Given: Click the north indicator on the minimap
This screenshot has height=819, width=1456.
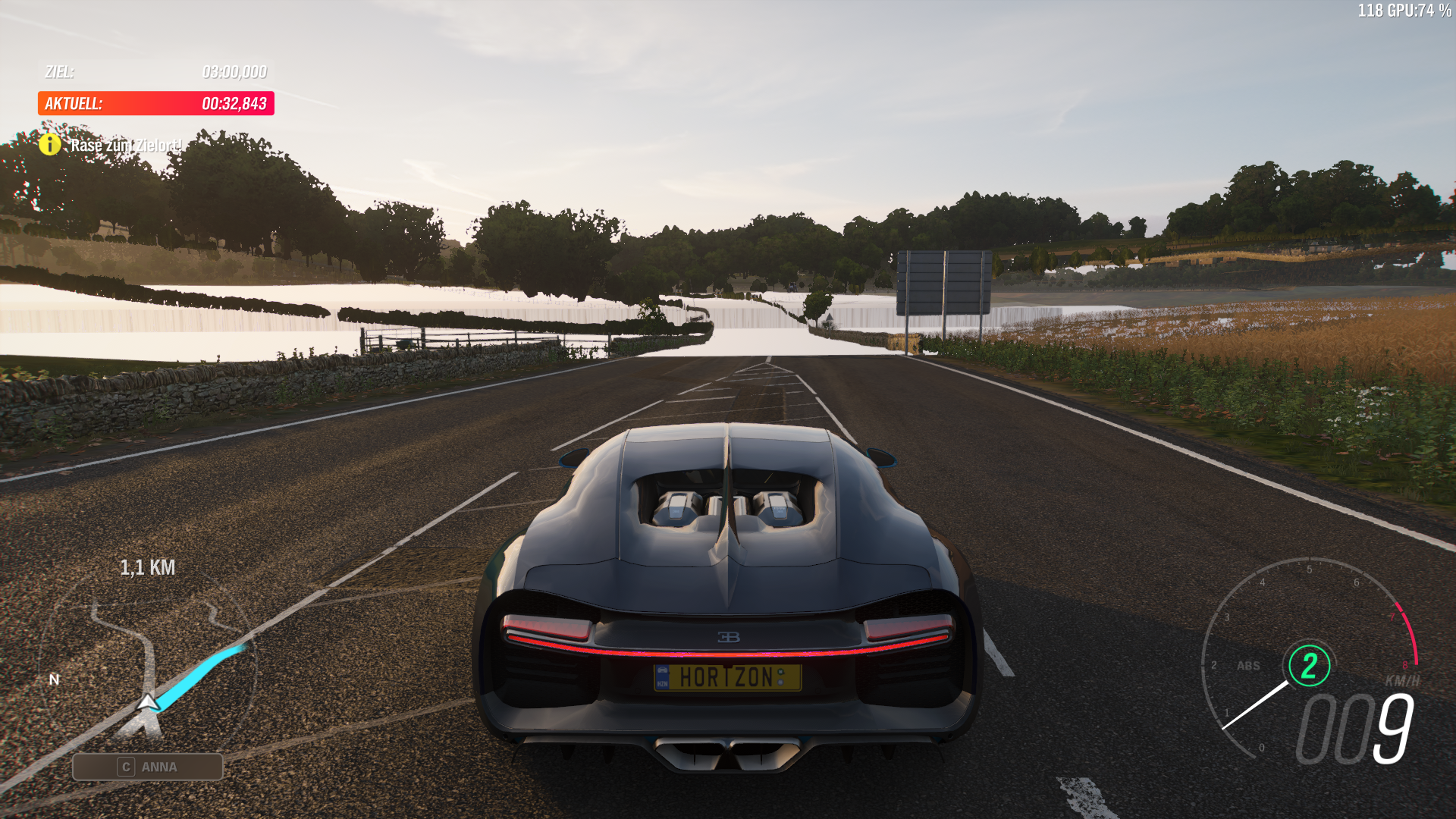Looking at the screenshot, I should (x=53, y=679).
